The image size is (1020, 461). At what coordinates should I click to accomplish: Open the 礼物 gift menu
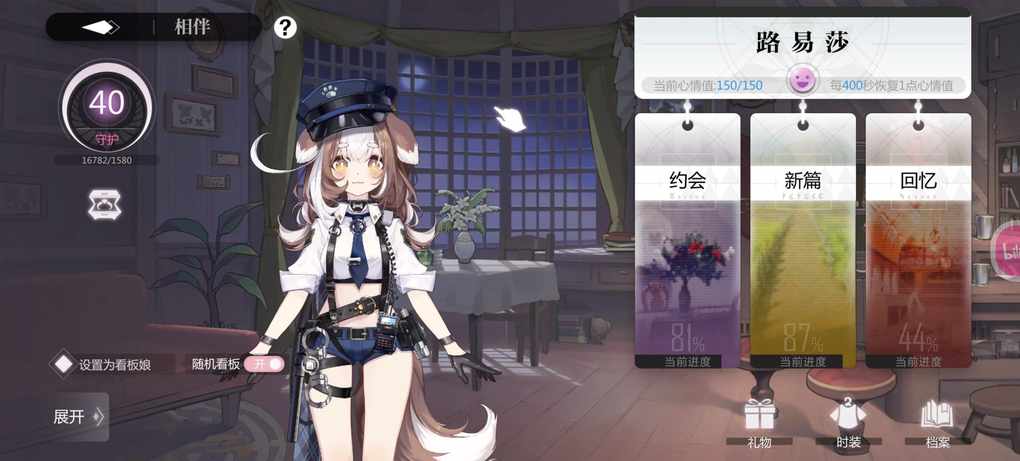[x=760, y=421]
